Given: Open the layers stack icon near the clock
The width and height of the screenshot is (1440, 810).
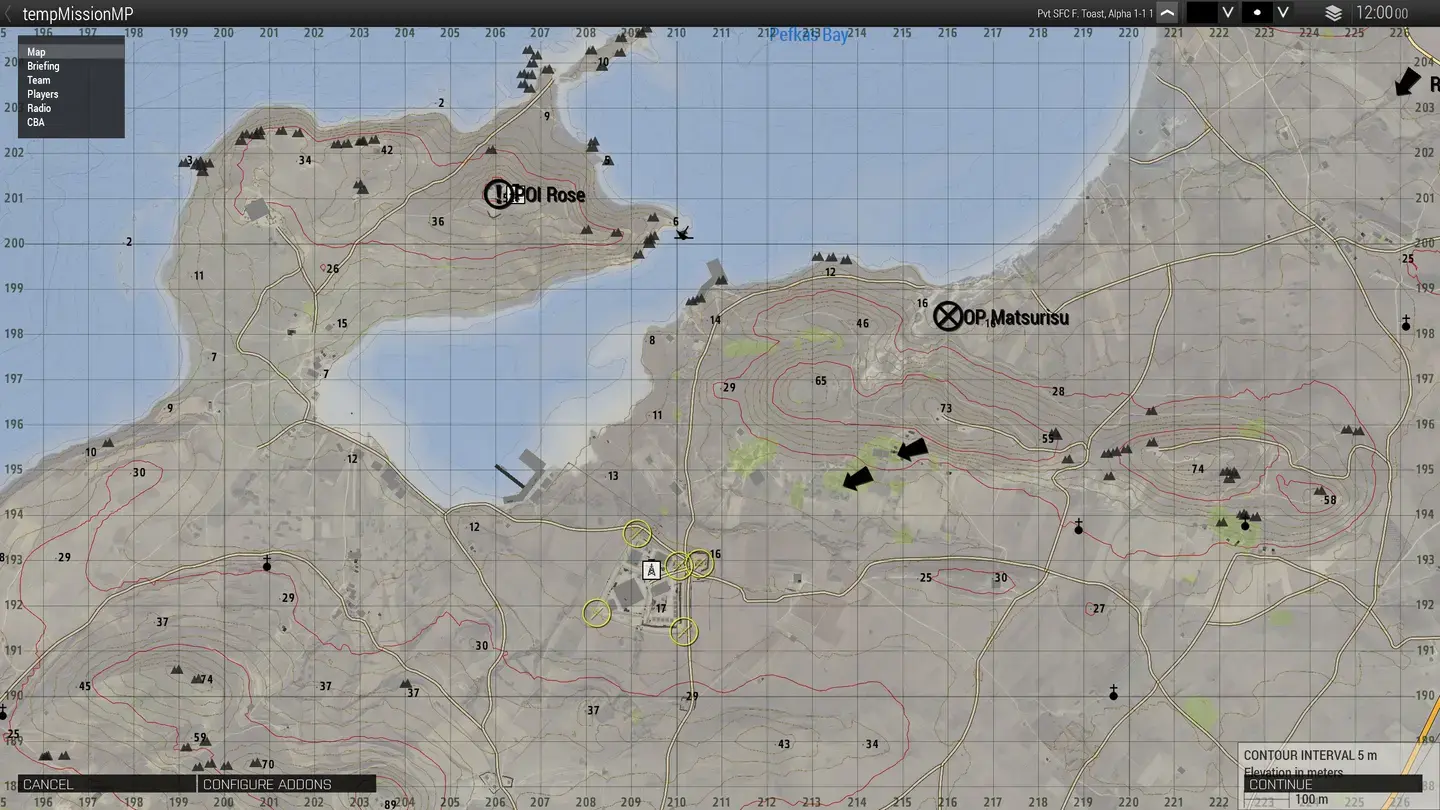Looking at the screenshot, I should click(x=1334, y=13).
